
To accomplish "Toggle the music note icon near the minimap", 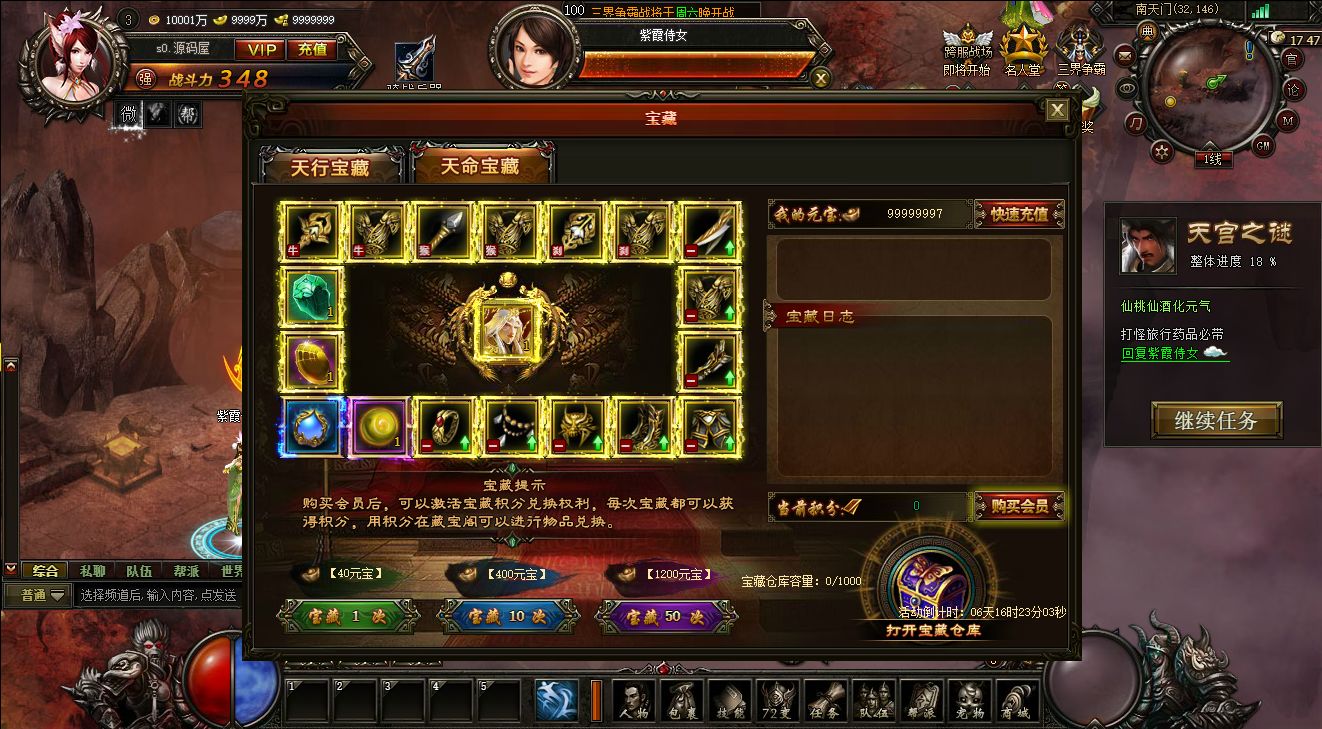I will pos(1135,124).
